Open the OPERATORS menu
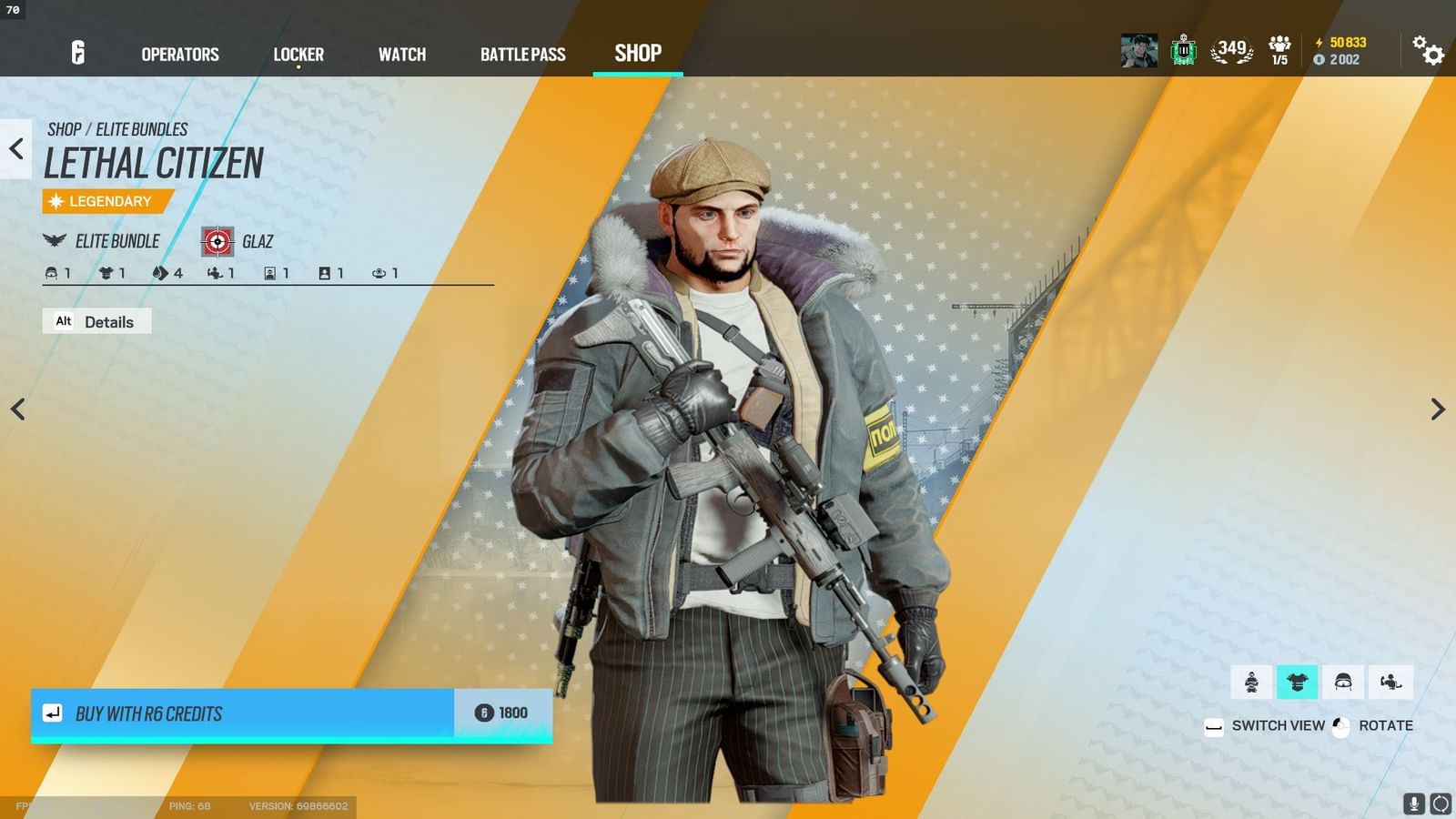Screen dimensions: 1456x819 (178, 55)
